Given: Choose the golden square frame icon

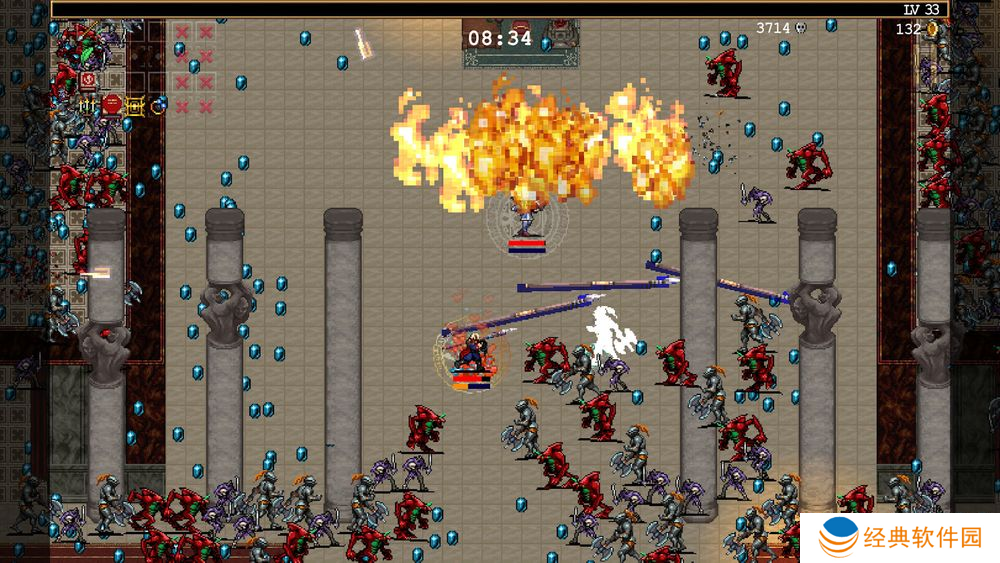Looking at the screenshot, I should 135,106.
